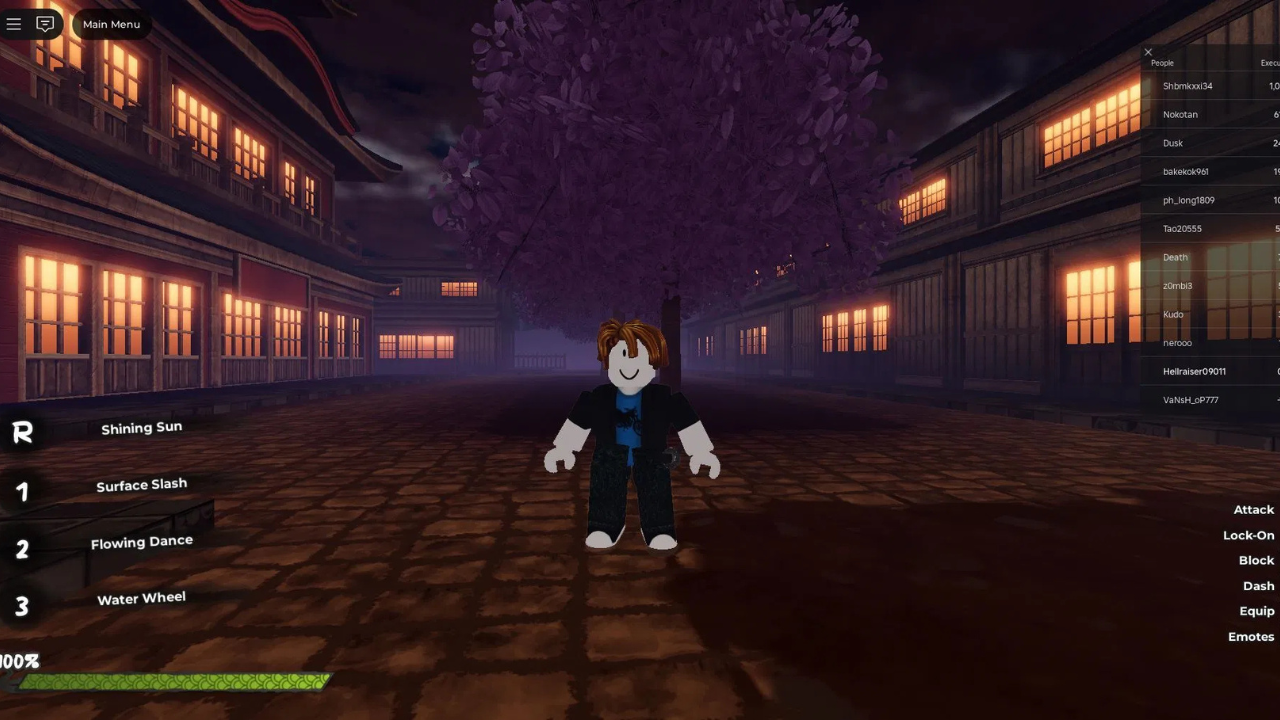The height and width of the screenshot is (720, 1280).
Task: Click player ph_long1809 in the list
Action: (x=1188, y=201)
